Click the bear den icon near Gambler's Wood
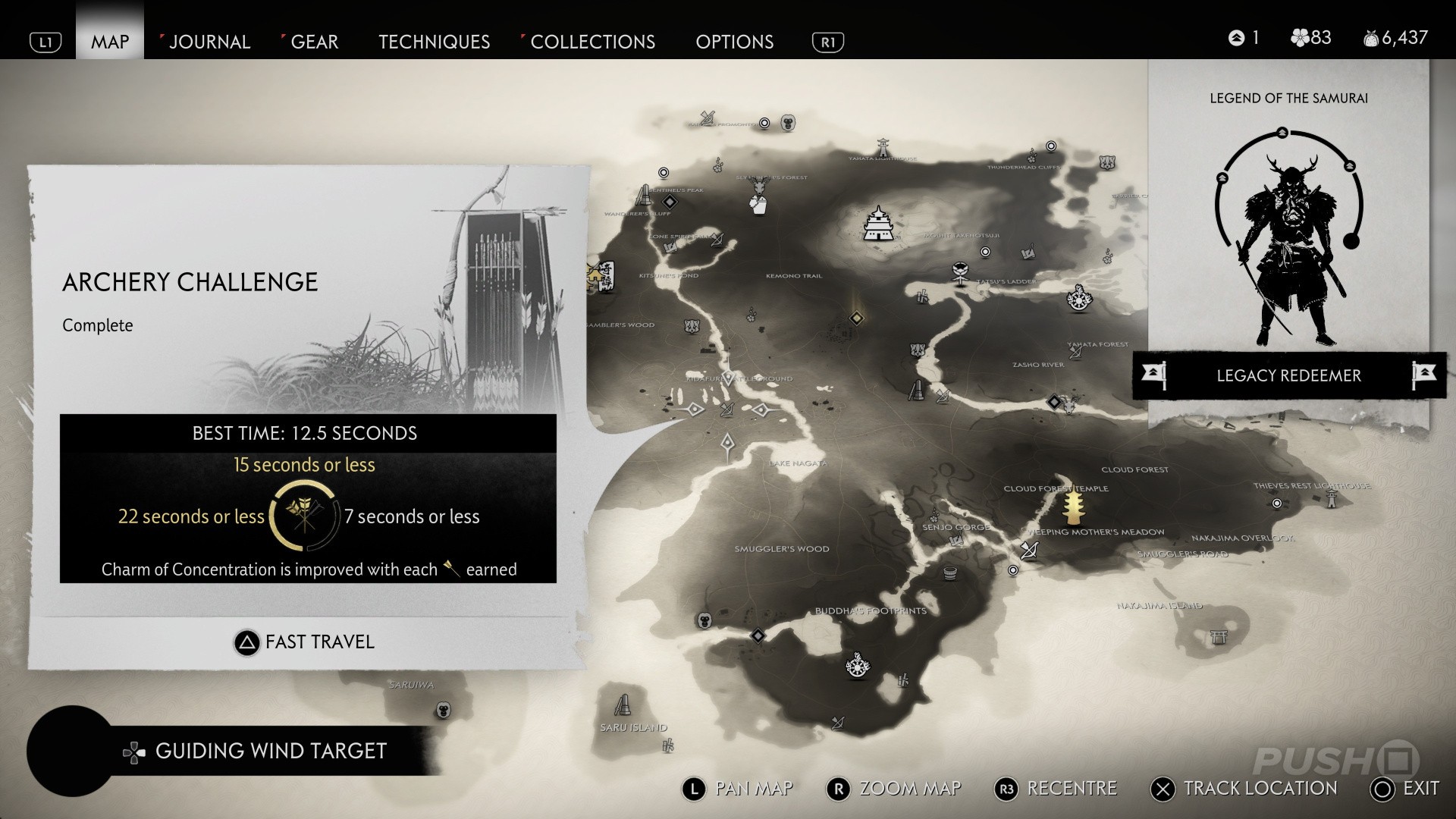The width and height of the screenshot is (1456, 819). pyautogui.click(x=692, y=328)
